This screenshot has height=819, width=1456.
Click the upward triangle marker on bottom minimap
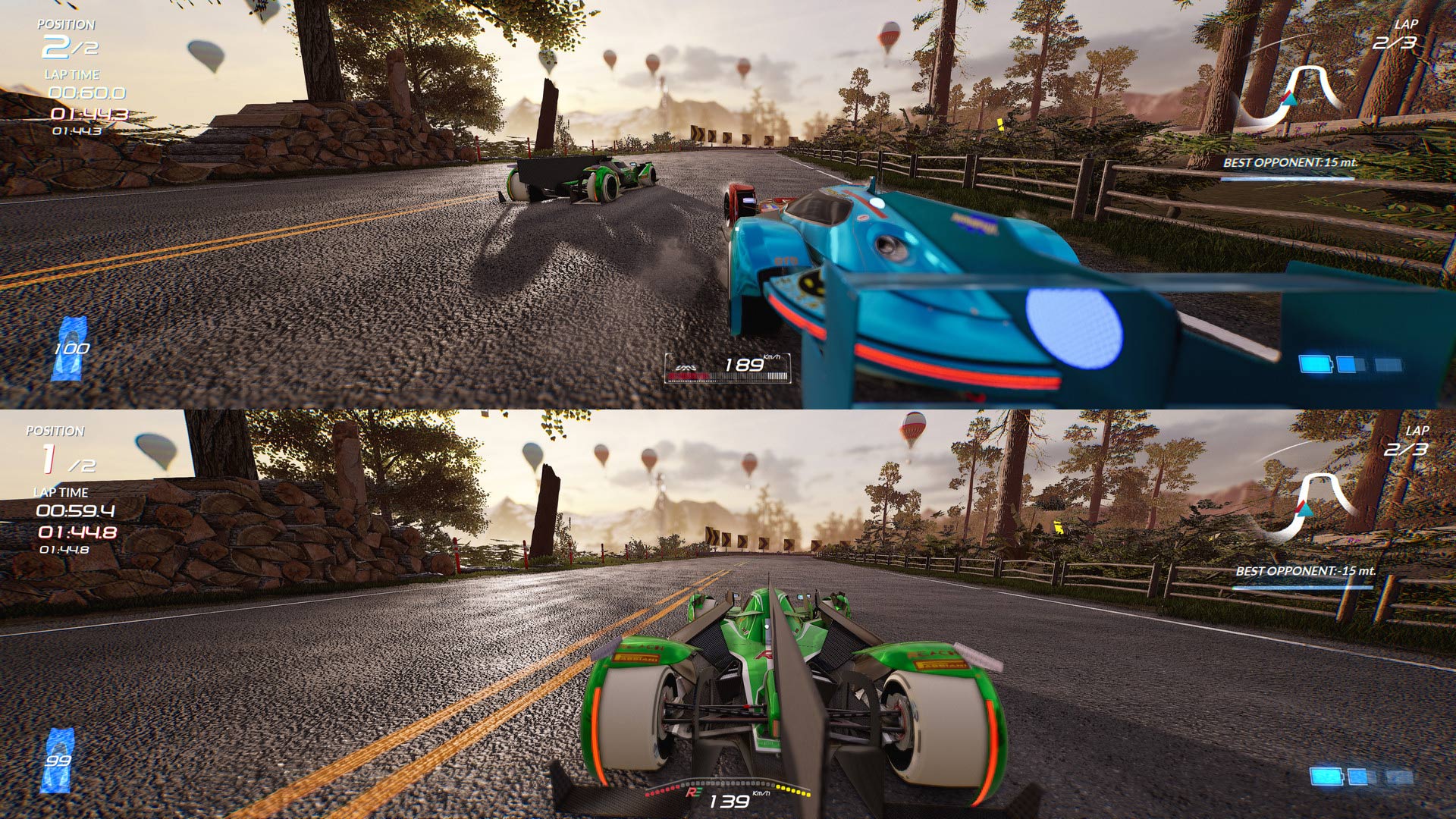(x=1304, y=509)
